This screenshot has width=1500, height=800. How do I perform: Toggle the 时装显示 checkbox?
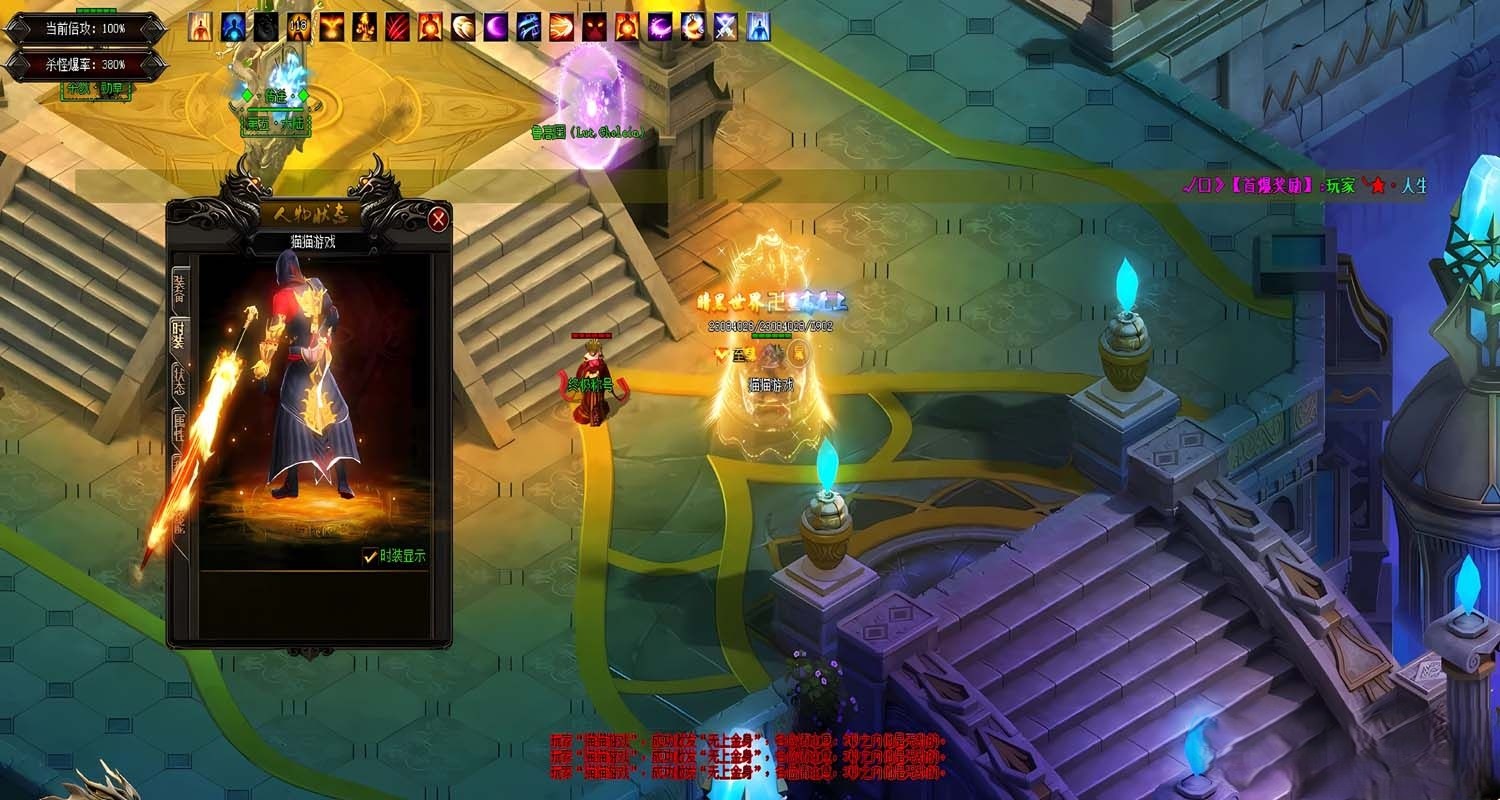[x=370, y=557]
